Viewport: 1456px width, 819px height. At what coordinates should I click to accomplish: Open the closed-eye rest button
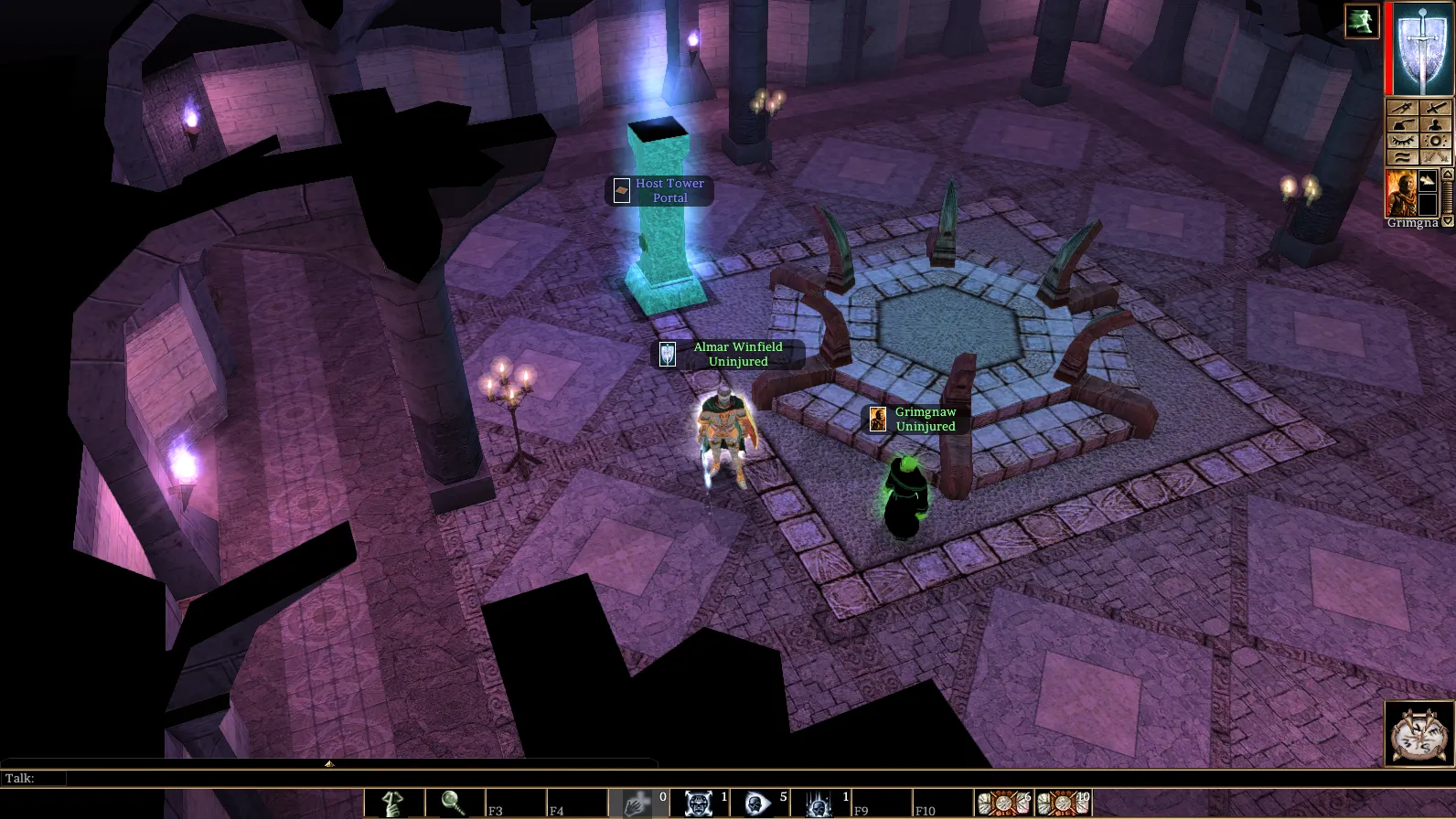(x=1402, y=141)
